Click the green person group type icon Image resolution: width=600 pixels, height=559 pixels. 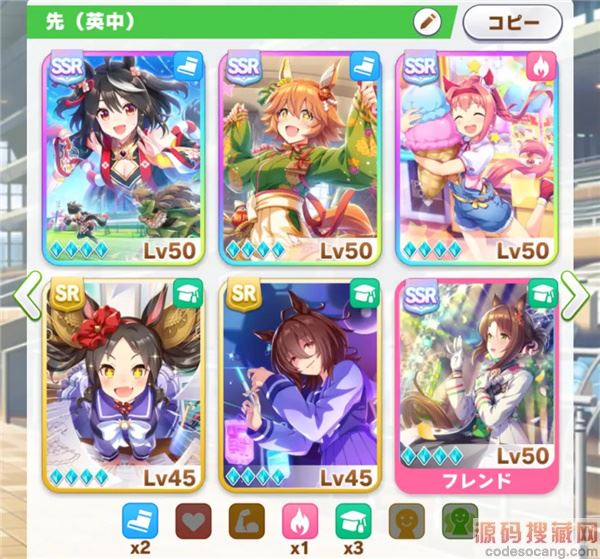[x=457, y=519]
